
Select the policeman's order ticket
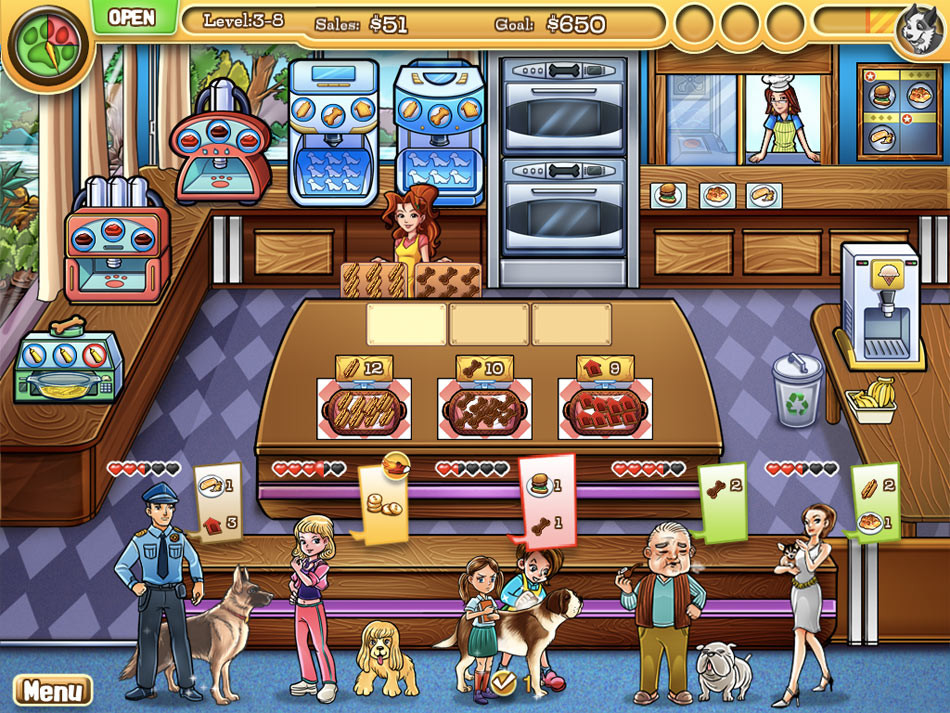click(217, 501)
